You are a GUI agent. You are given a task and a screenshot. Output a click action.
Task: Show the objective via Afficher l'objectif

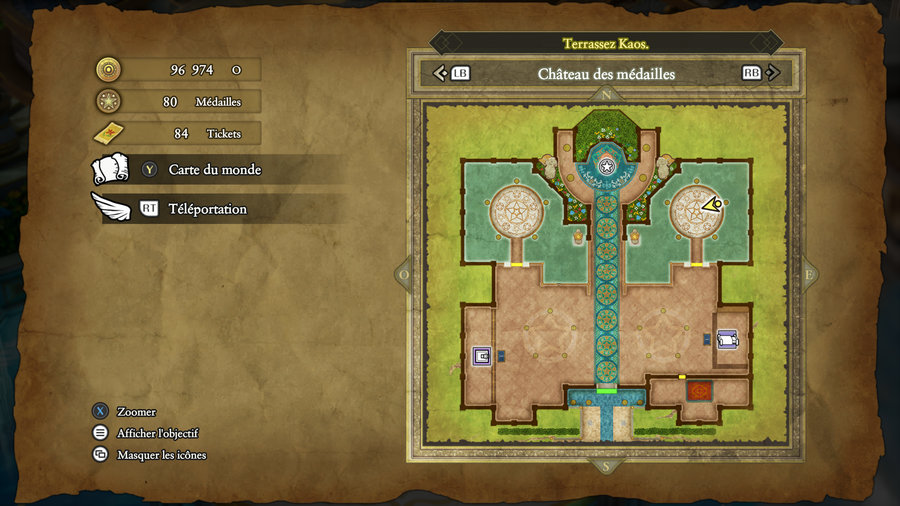click(157, 433)
